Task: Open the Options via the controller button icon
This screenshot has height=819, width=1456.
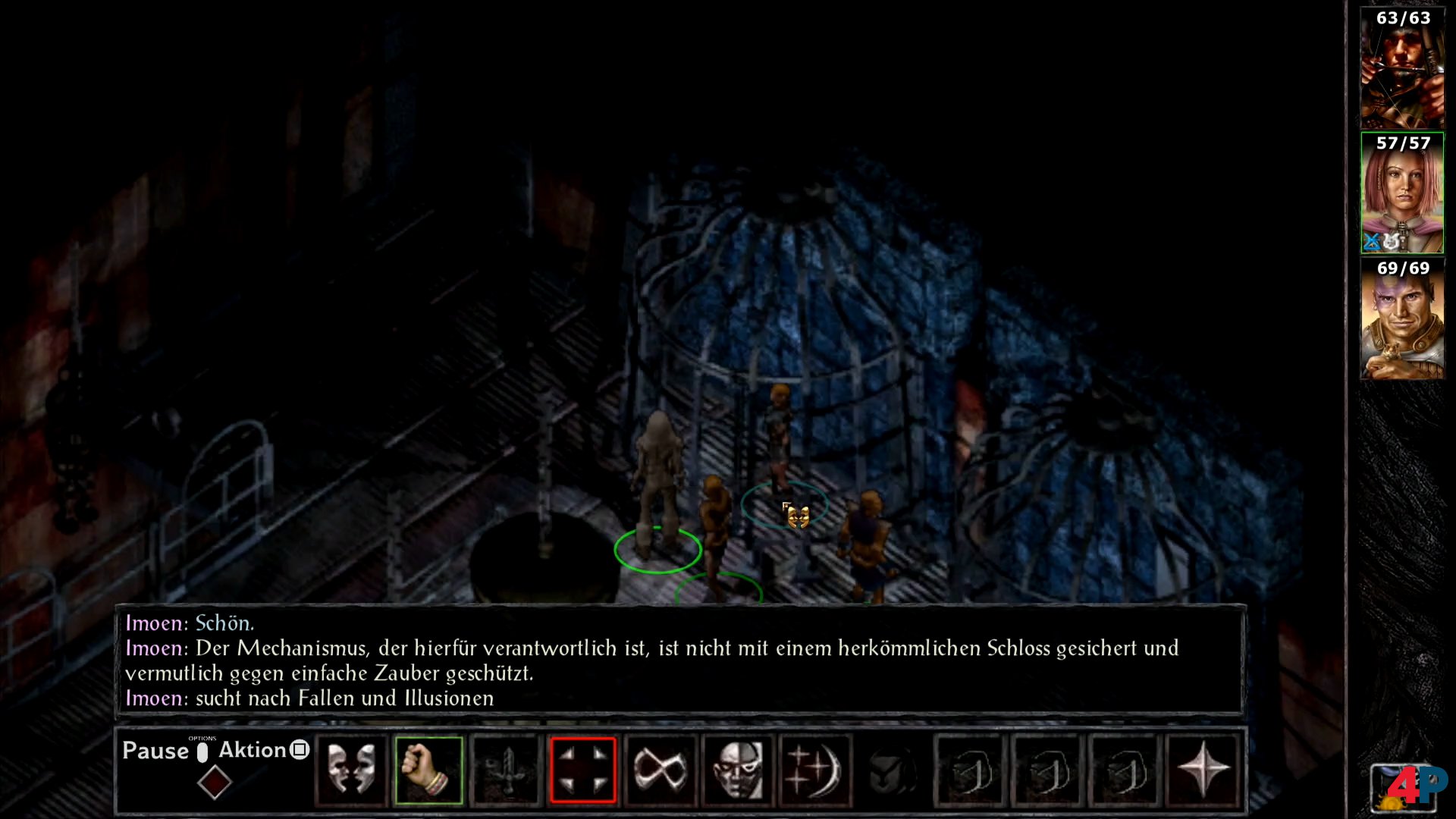Action: tap(202, 749)
